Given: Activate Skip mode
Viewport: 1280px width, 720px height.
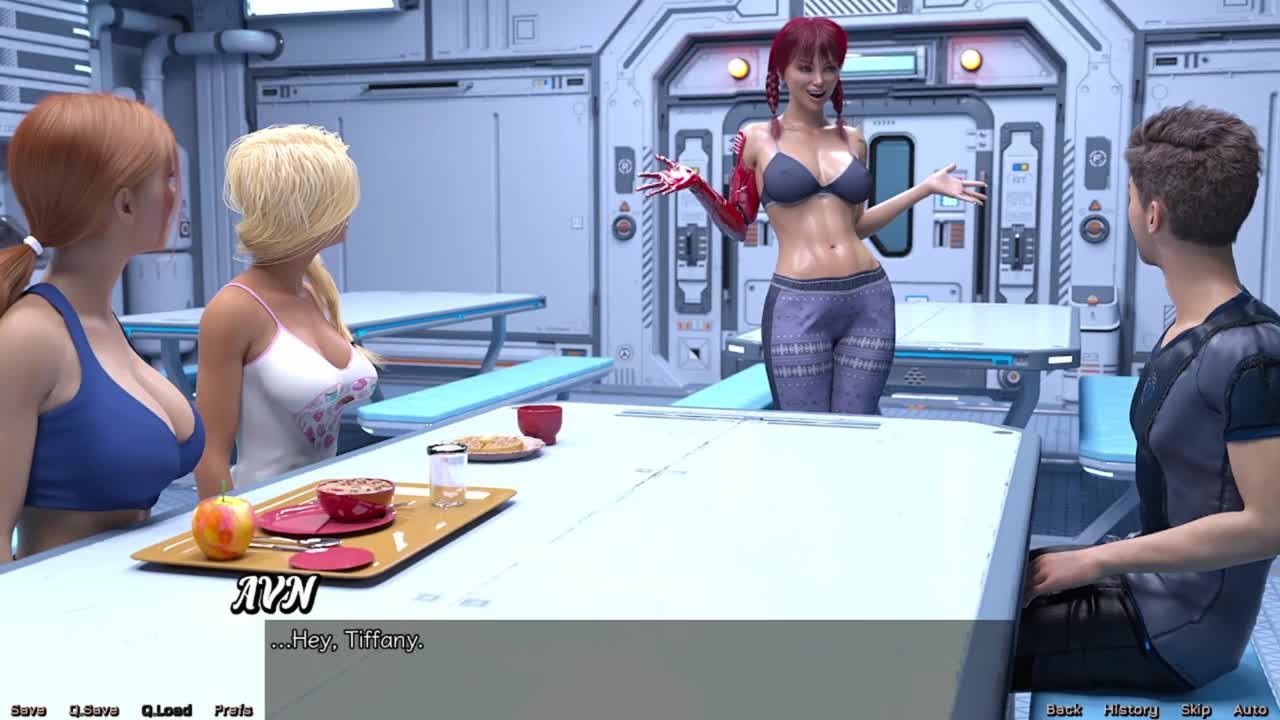Looking at the screenshot, I should 1196,709.
